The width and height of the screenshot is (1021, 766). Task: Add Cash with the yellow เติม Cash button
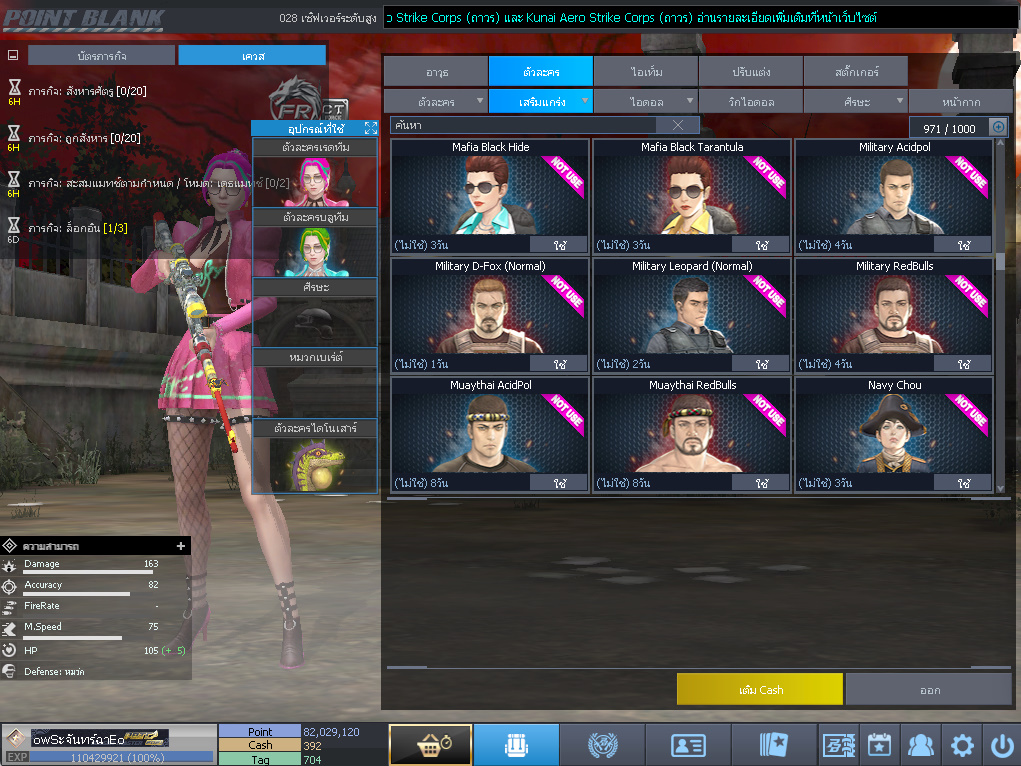tap(759, 690)
